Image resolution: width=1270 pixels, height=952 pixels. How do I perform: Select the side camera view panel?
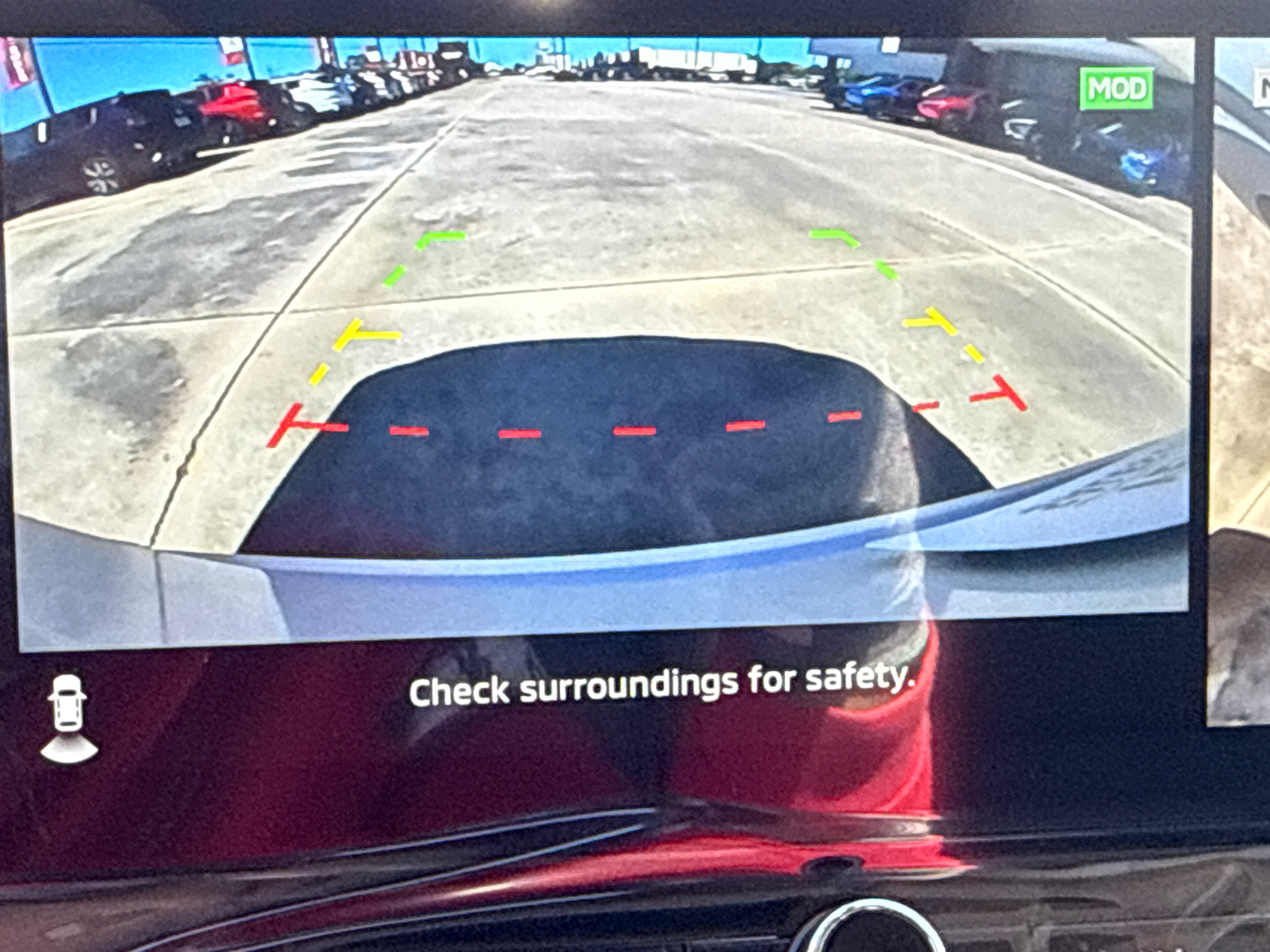1239,381
